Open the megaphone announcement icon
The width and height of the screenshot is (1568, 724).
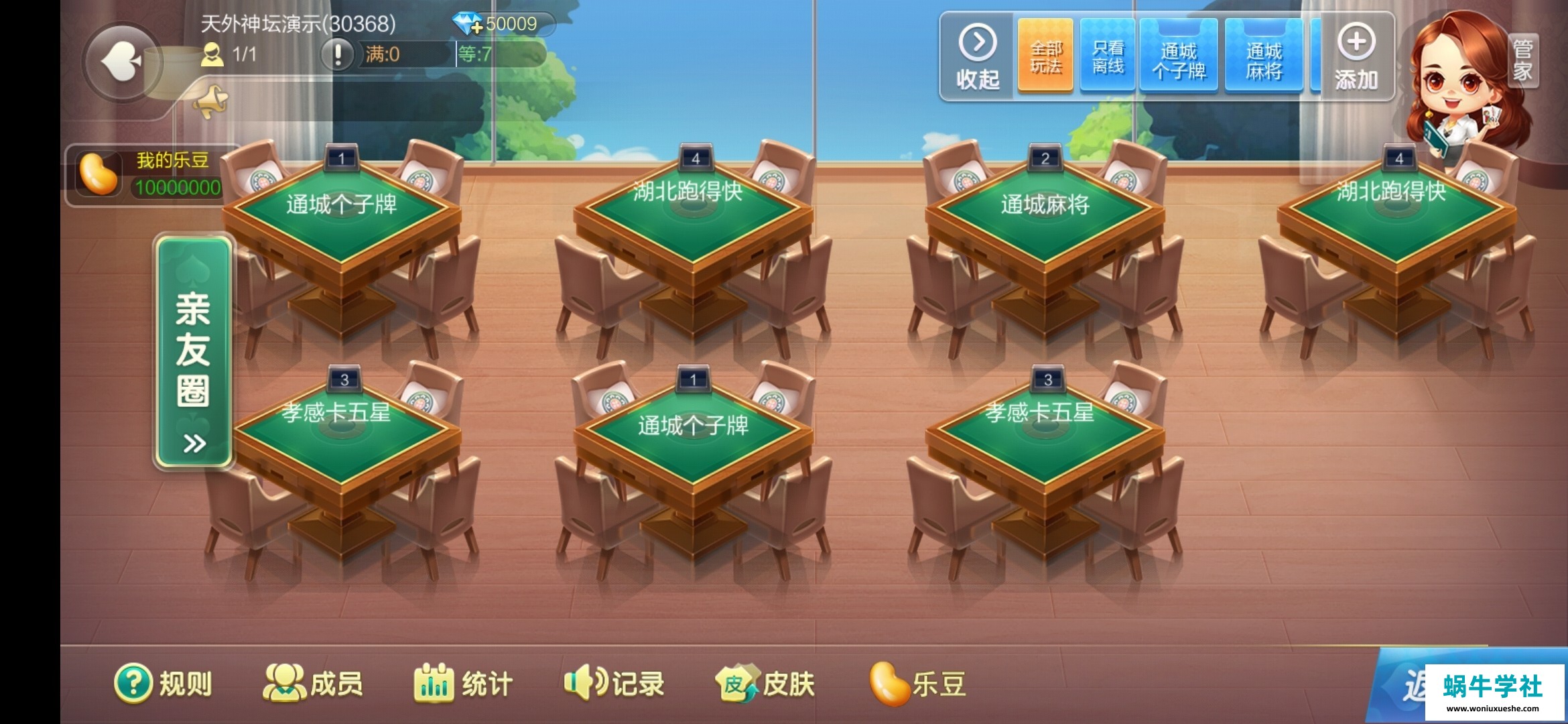[x=210, y=102]
